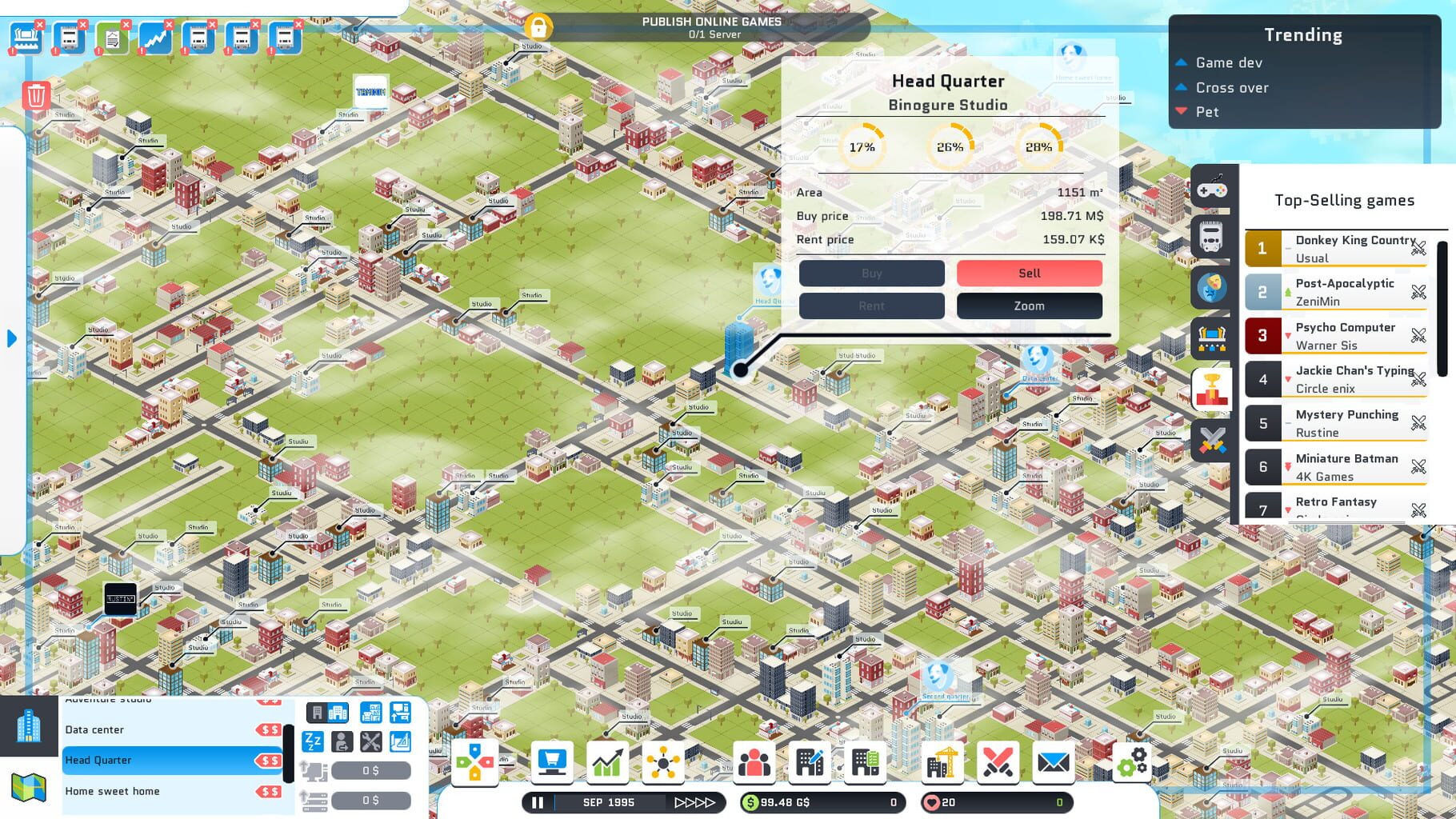This screenshot has width=1456, height=819.
Task: Select the gamepad icon on the right sidebar
Action: [1211, 191]
